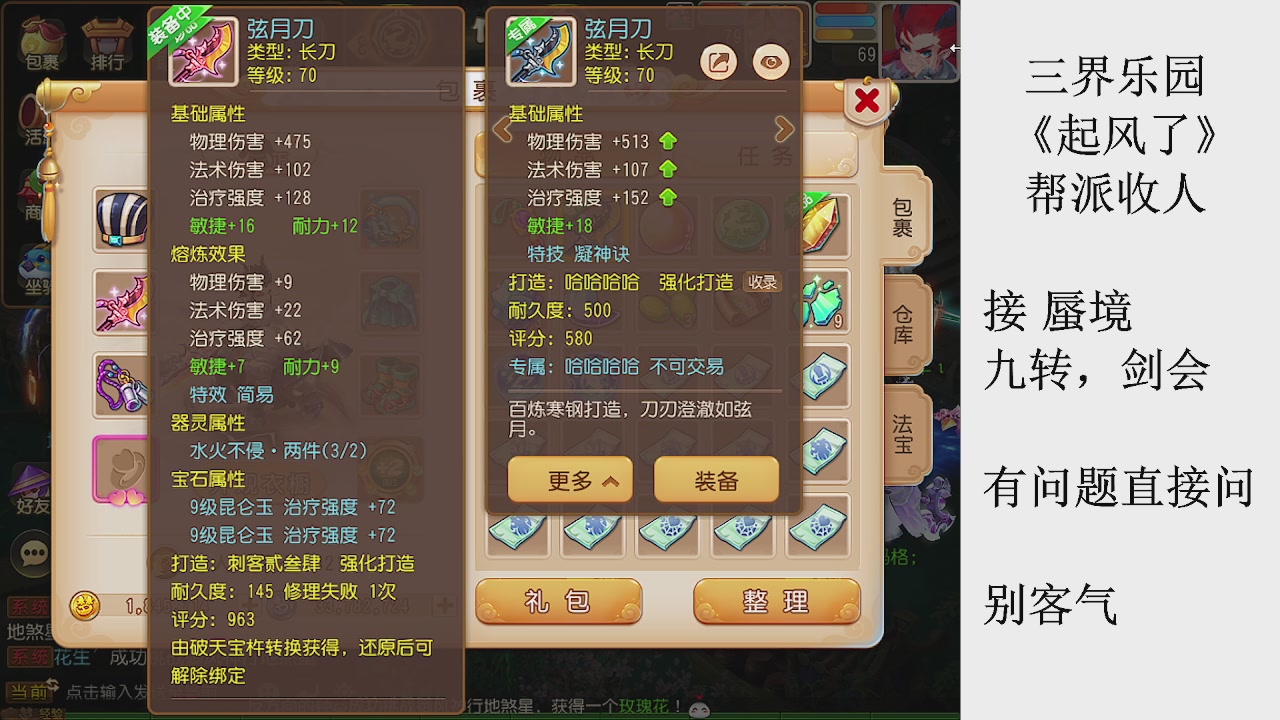Switch to the 法宝 tab
This screenshot has width=1280, height=720.
click(x=903, y=432)
